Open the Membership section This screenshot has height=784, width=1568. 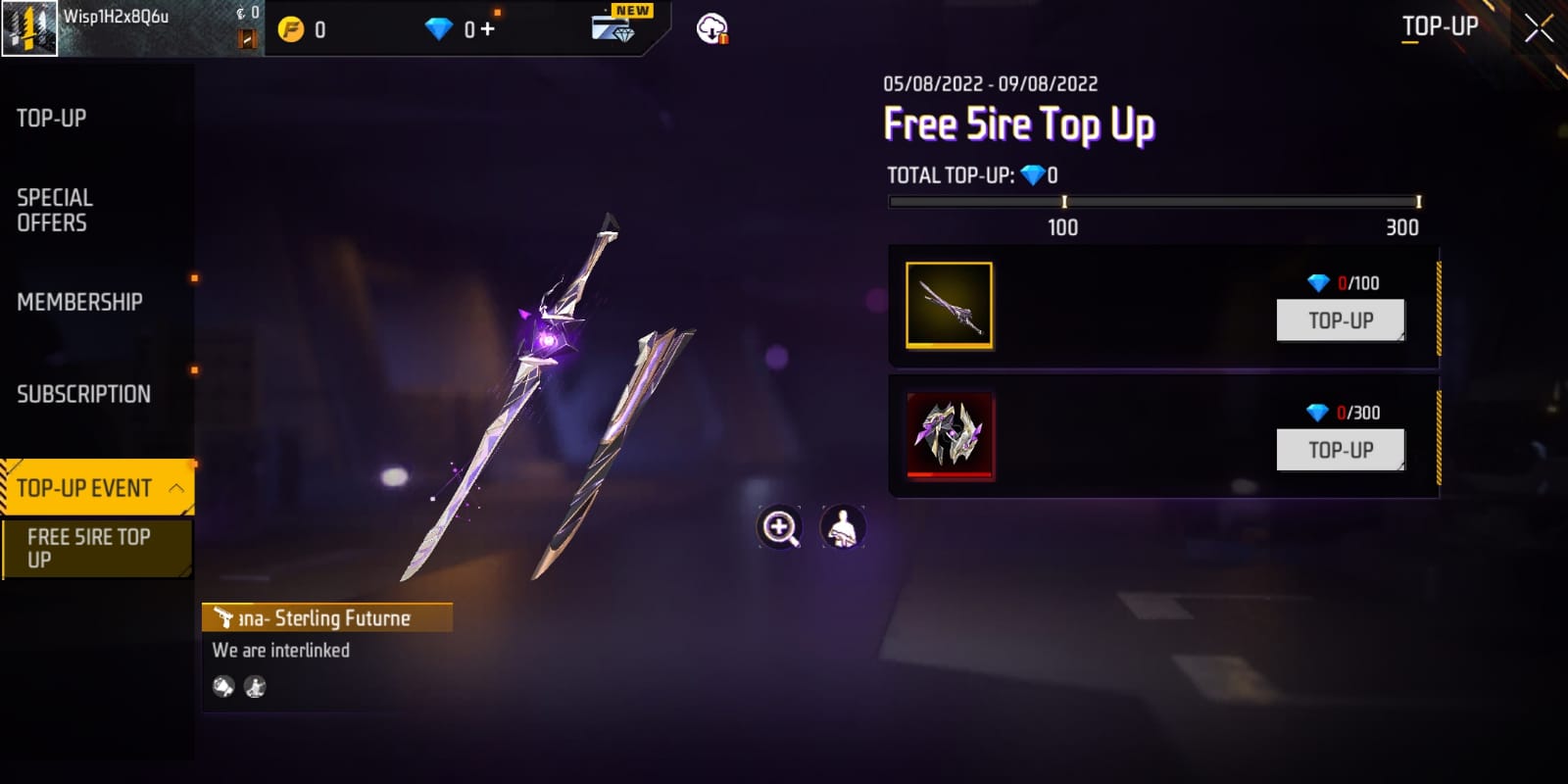79,302
